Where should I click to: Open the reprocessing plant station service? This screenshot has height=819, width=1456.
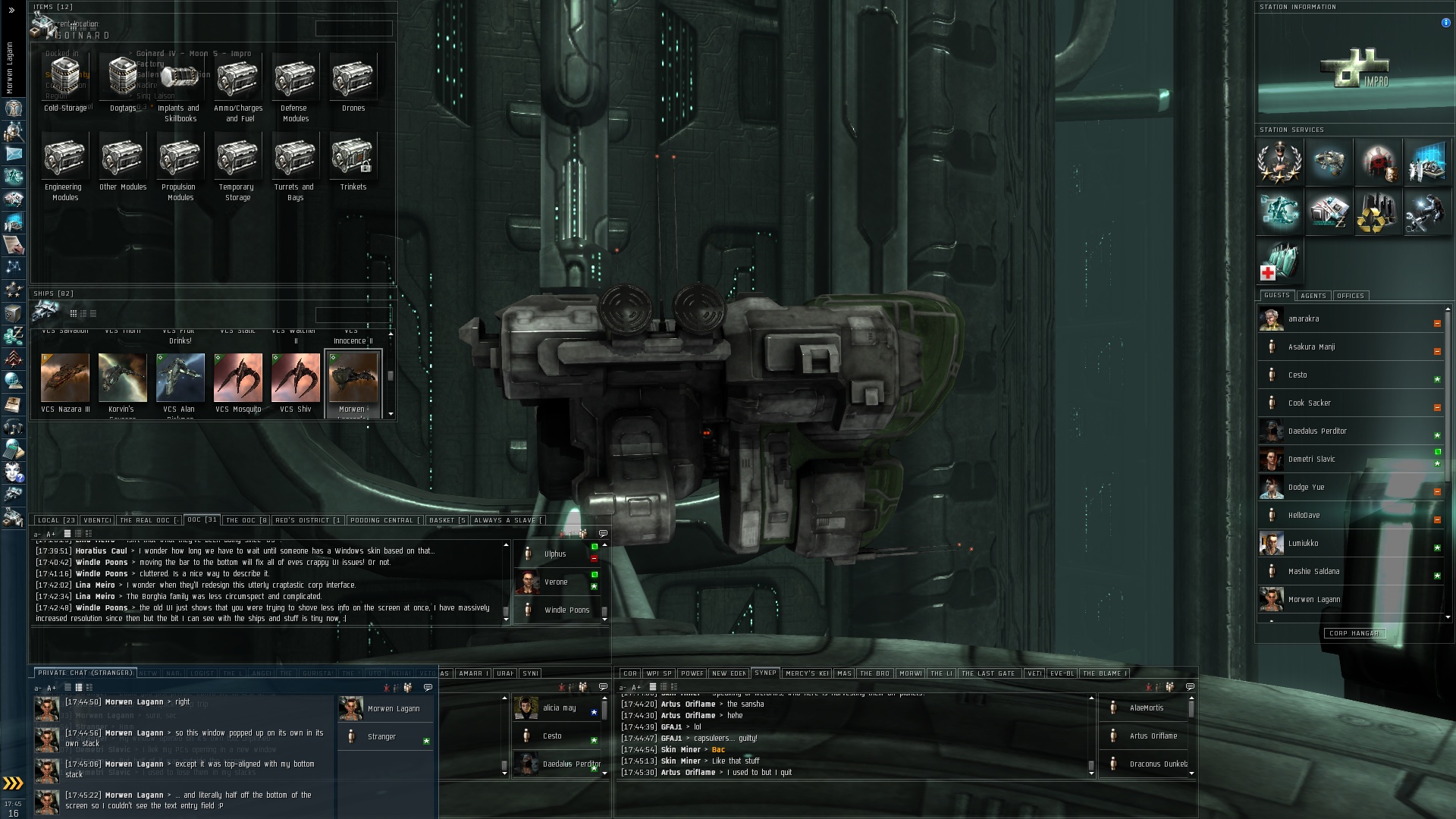(x=1377, y=212)
